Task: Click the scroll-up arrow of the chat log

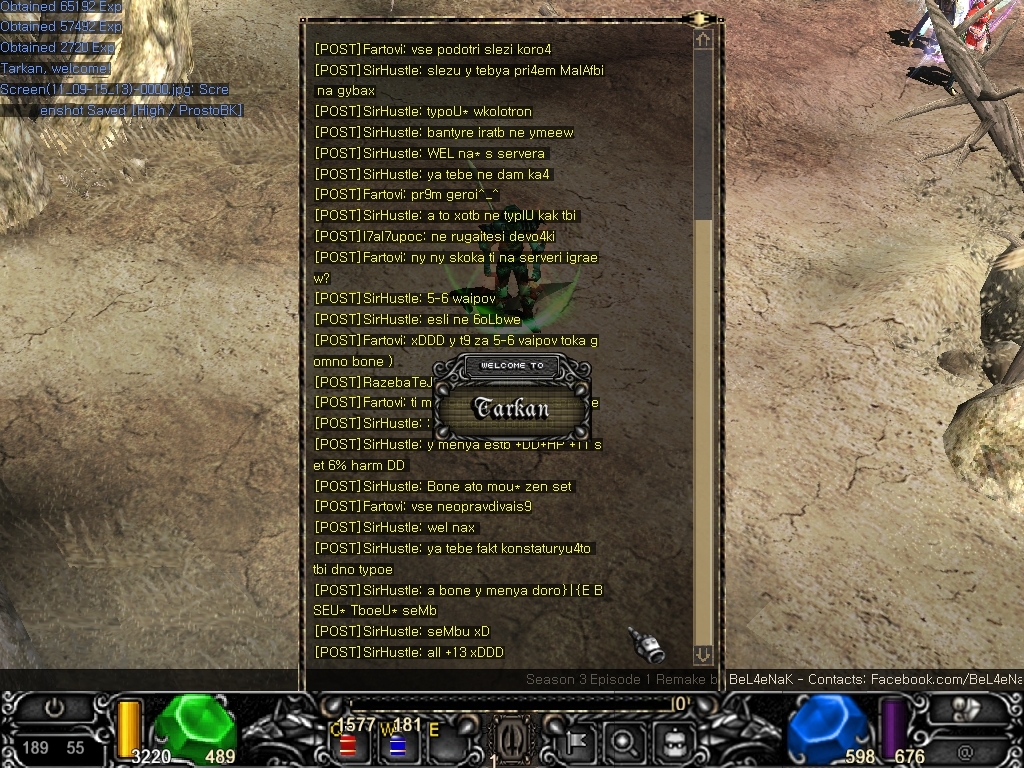Action: click(703, 39)
